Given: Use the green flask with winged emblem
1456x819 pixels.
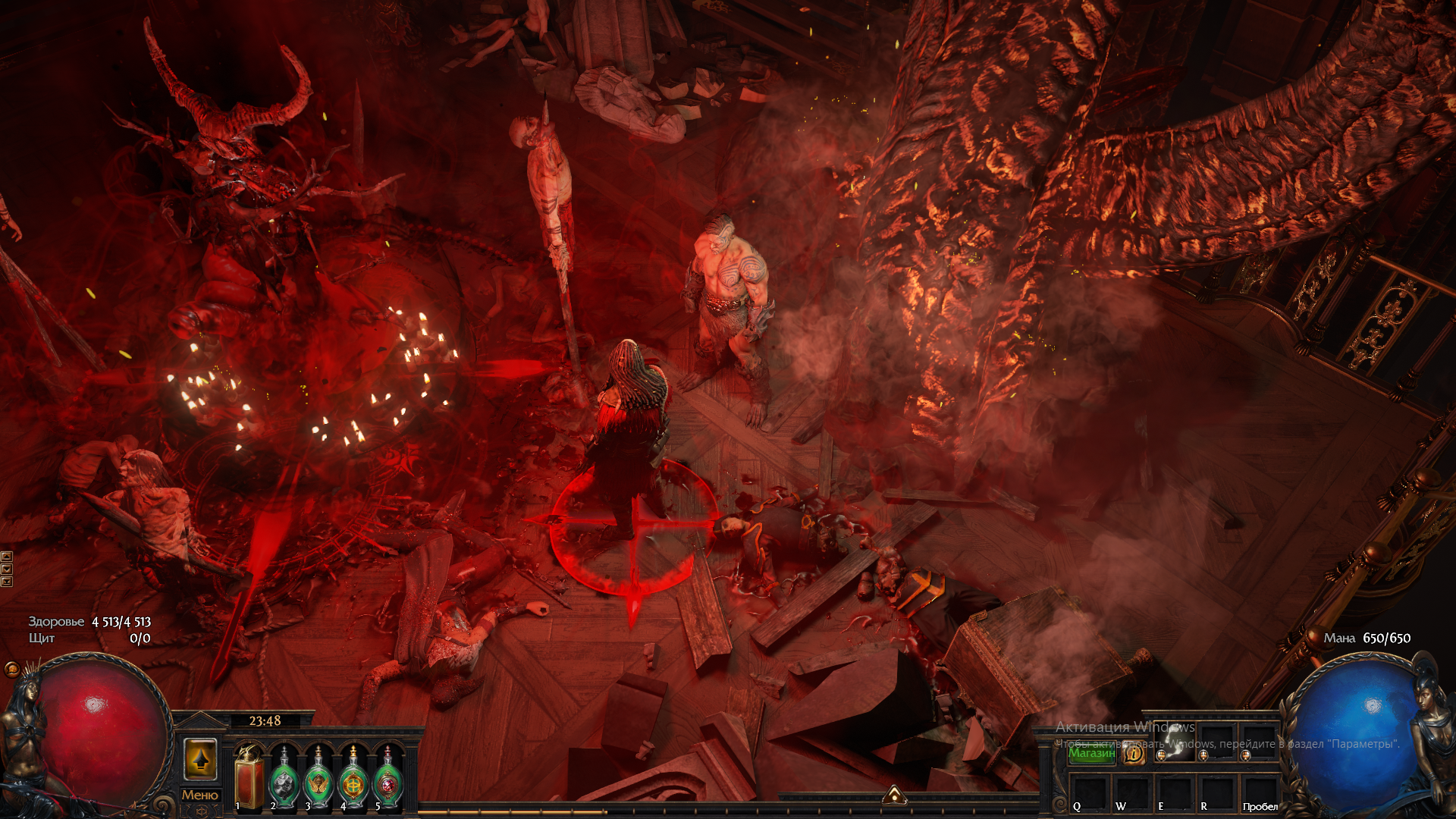Looking at the screenshot, I should 318,778.
